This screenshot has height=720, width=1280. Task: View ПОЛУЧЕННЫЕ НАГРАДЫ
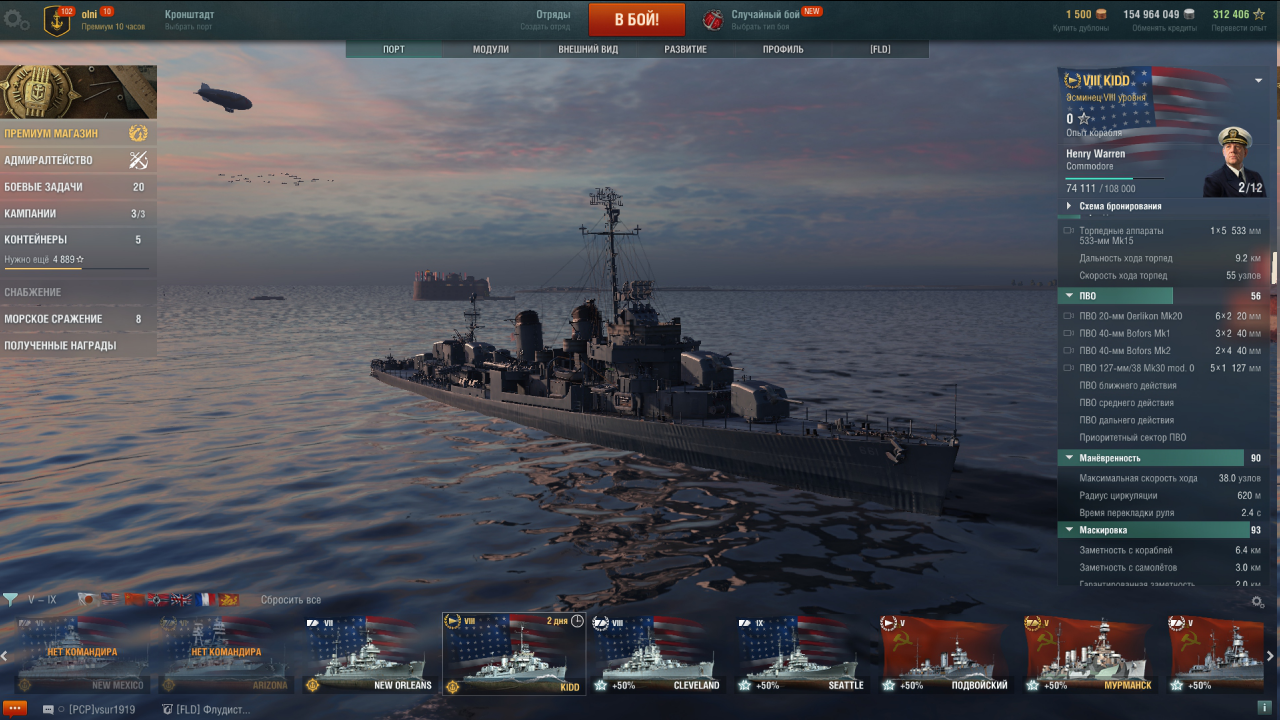[60, 346]
